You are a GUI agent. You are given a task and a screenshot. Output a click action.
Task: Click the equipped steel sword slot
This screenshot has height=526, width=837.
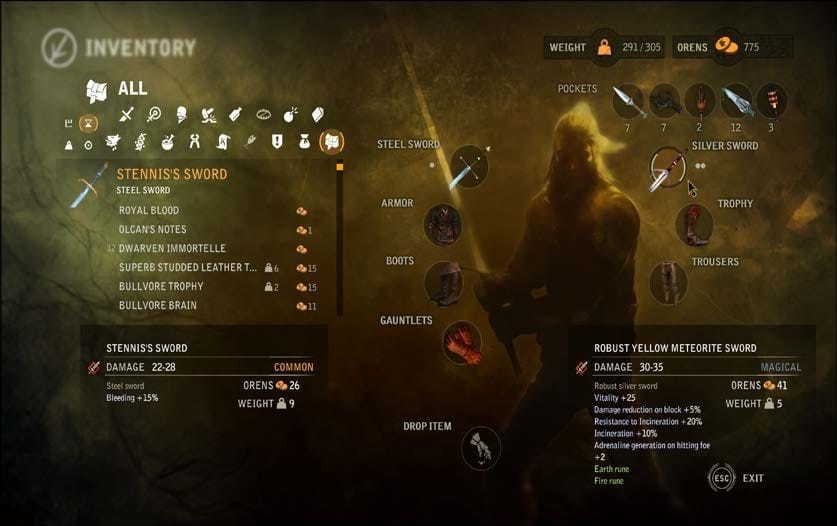pos(468,166)
